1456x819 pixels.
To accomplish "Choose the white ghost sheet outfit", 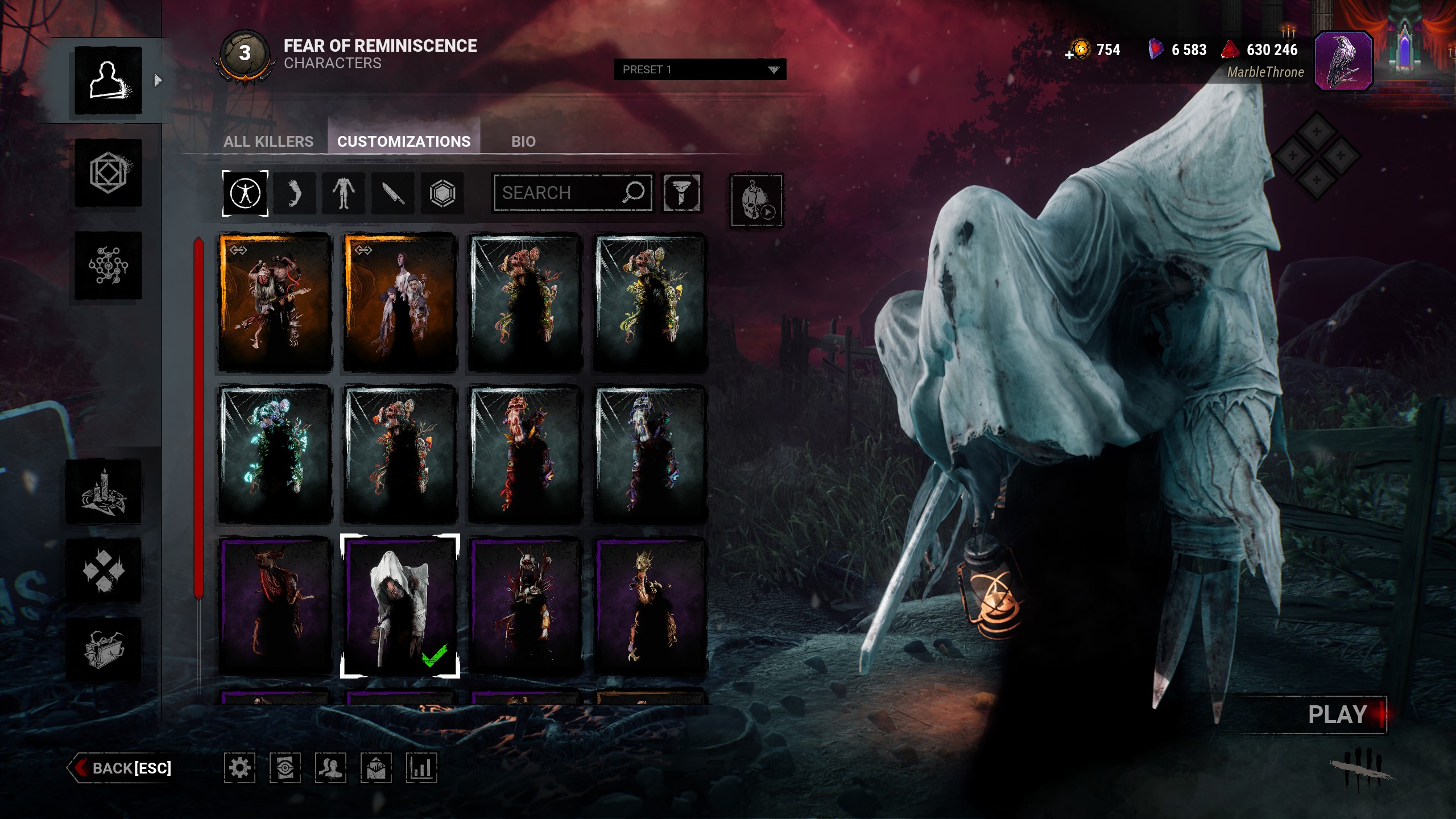I will (400, 606).
